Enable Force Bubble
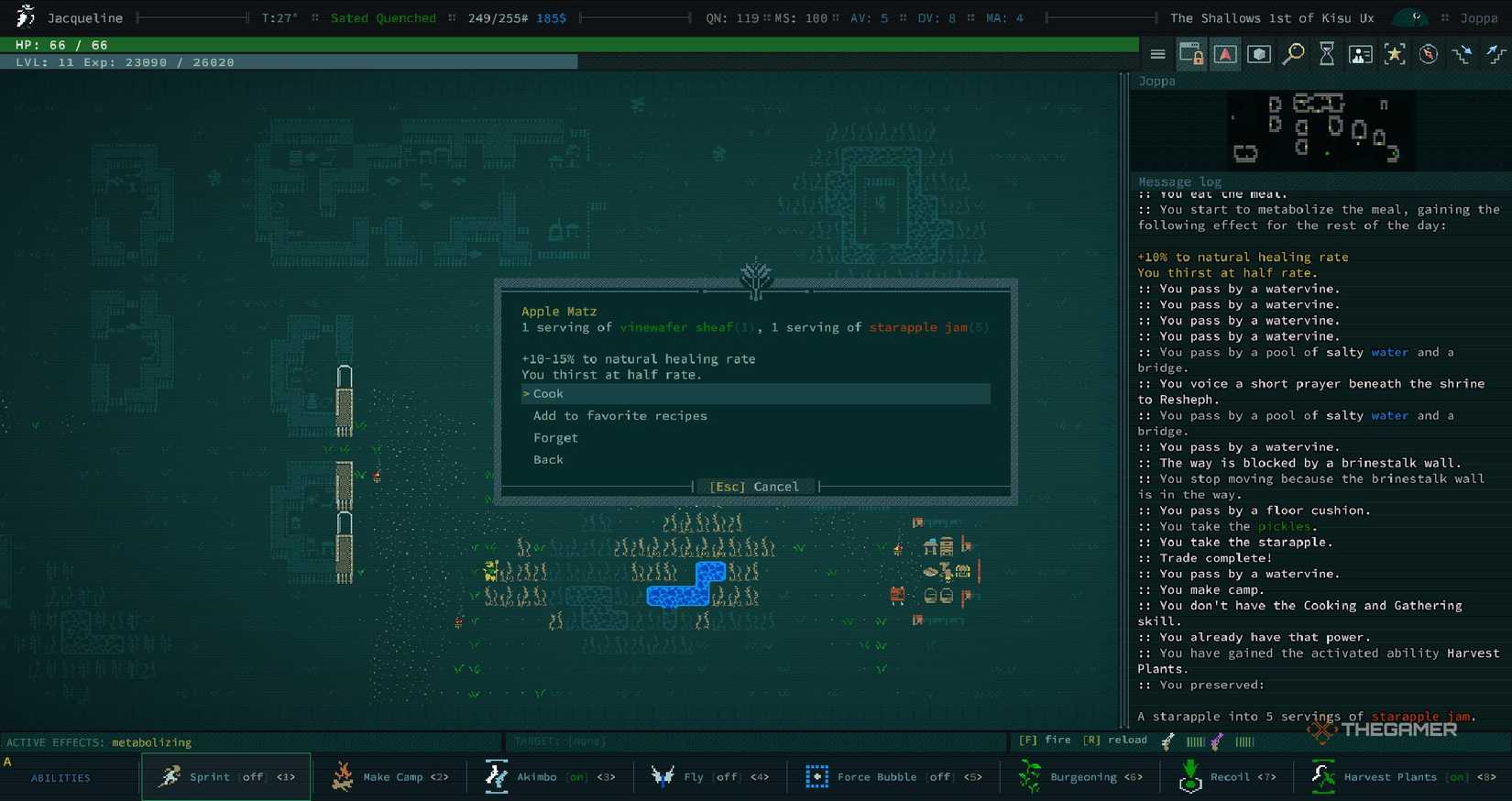 [816, 776]
